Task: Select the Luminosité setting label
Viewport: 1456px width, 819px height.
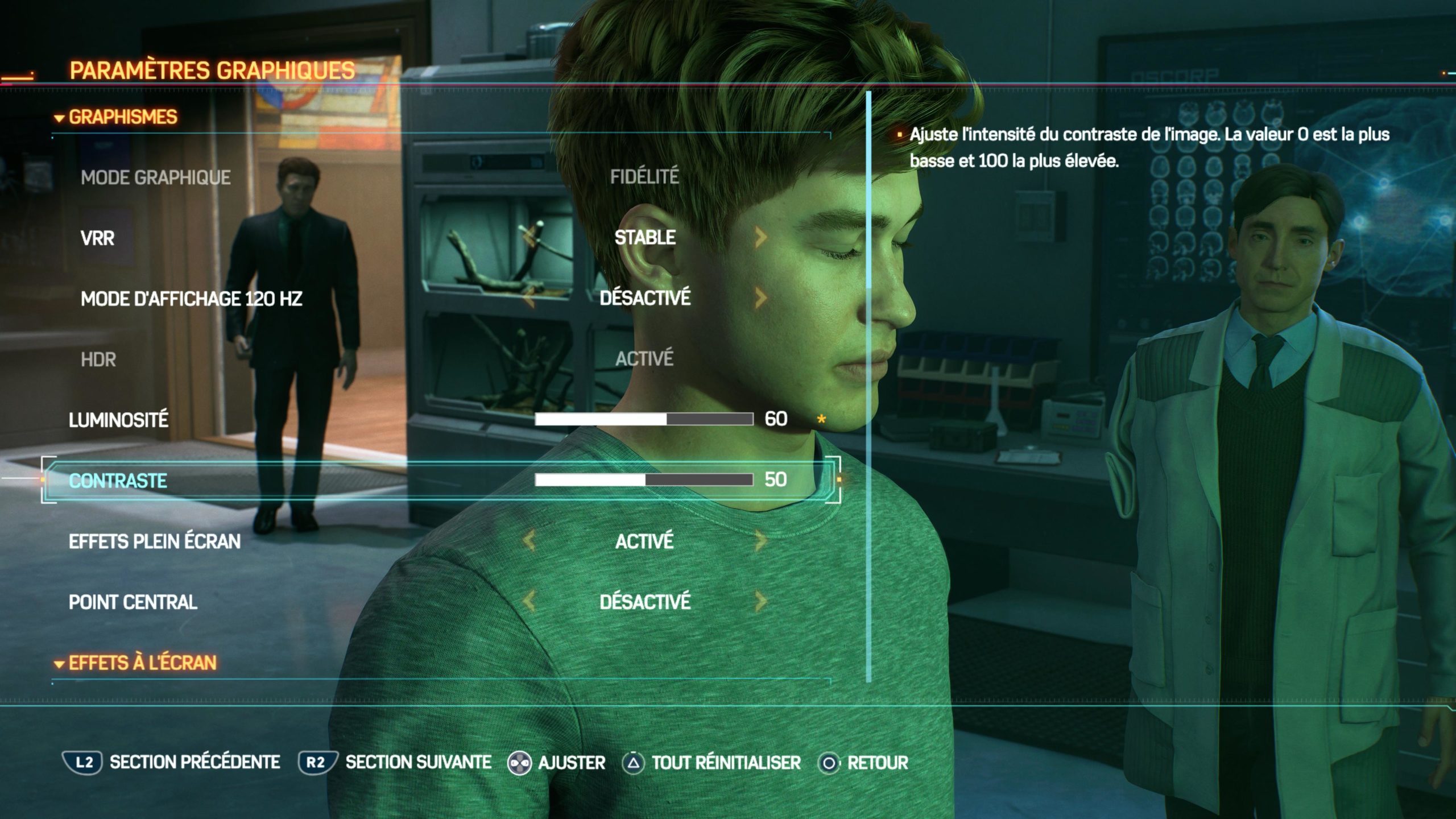Action: point(118,420)
